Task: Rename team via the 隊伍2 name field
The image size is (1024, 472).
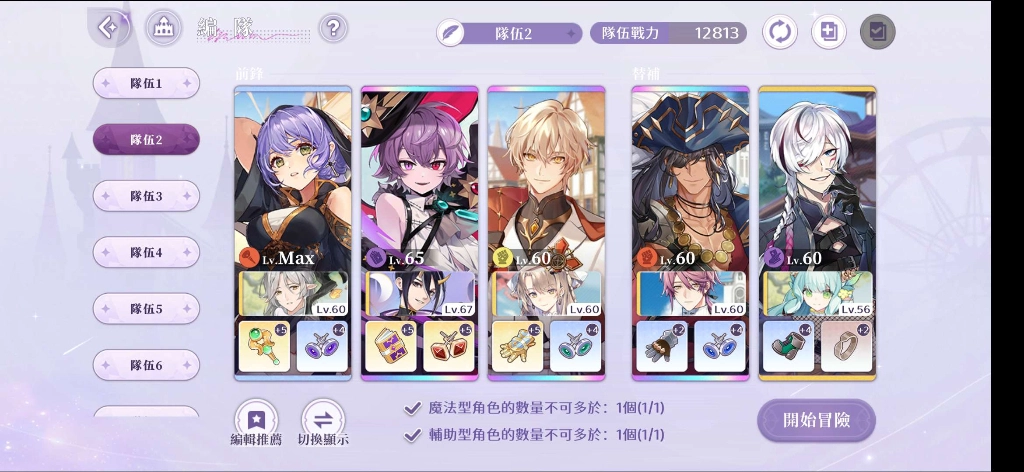Action: coord(510,33)
